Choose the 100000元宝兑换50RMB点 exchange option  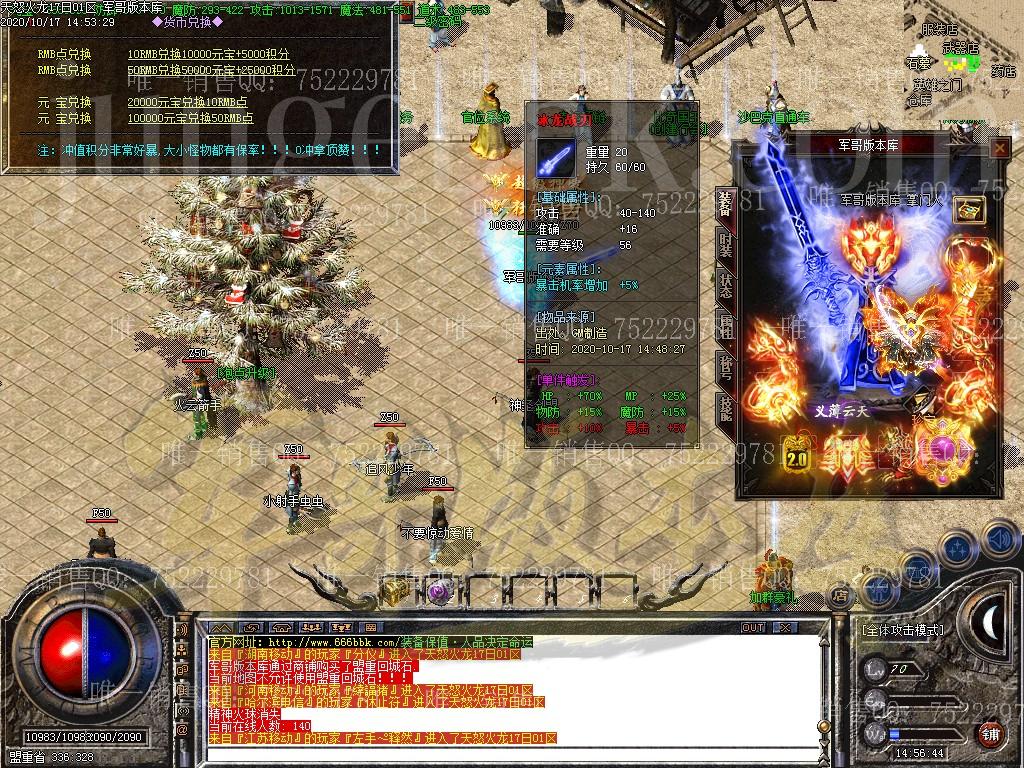coord(190,118)
